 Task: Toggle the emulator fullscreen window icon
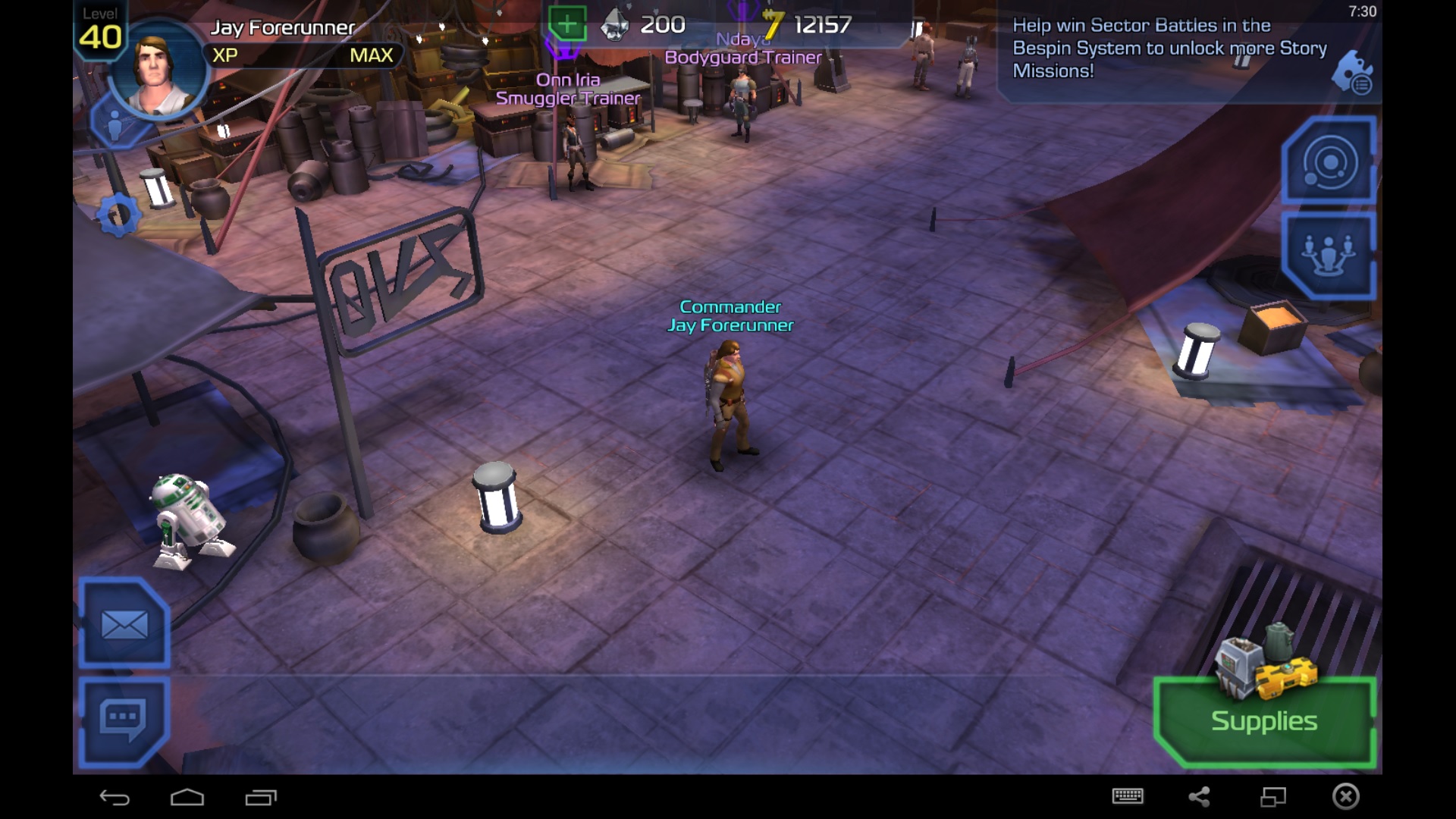[x=1273, y=796]
